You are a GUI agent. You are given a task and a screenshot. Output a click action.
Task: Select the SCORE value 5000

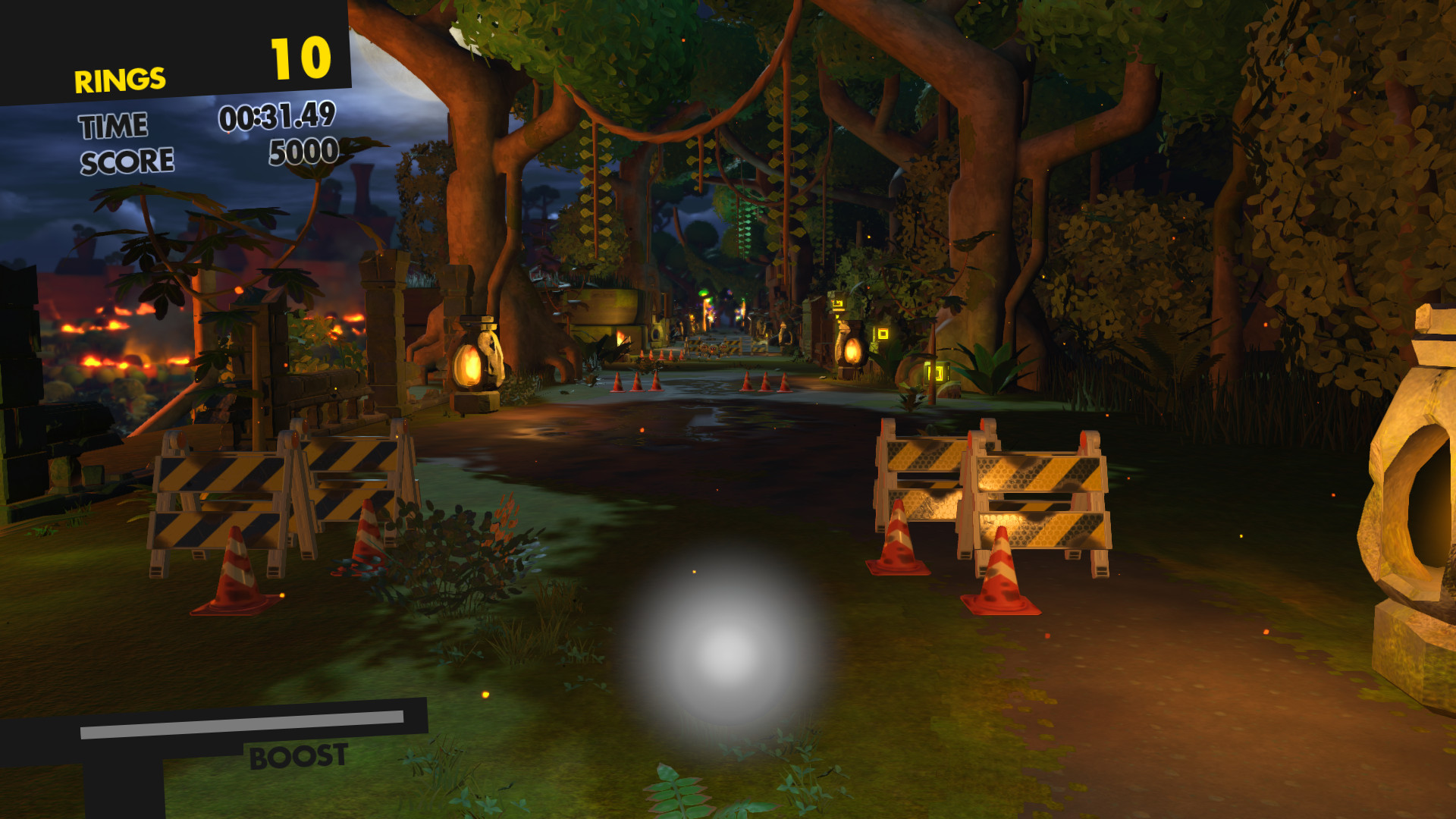pyautogui.click(x=302, y=154)
